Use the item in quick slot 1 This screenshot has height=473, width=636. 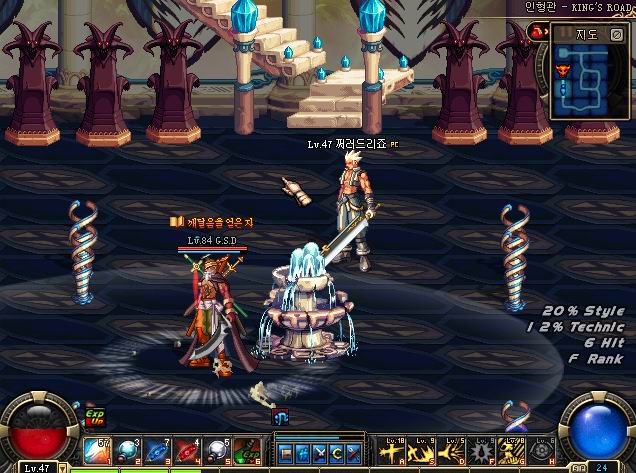97,452
